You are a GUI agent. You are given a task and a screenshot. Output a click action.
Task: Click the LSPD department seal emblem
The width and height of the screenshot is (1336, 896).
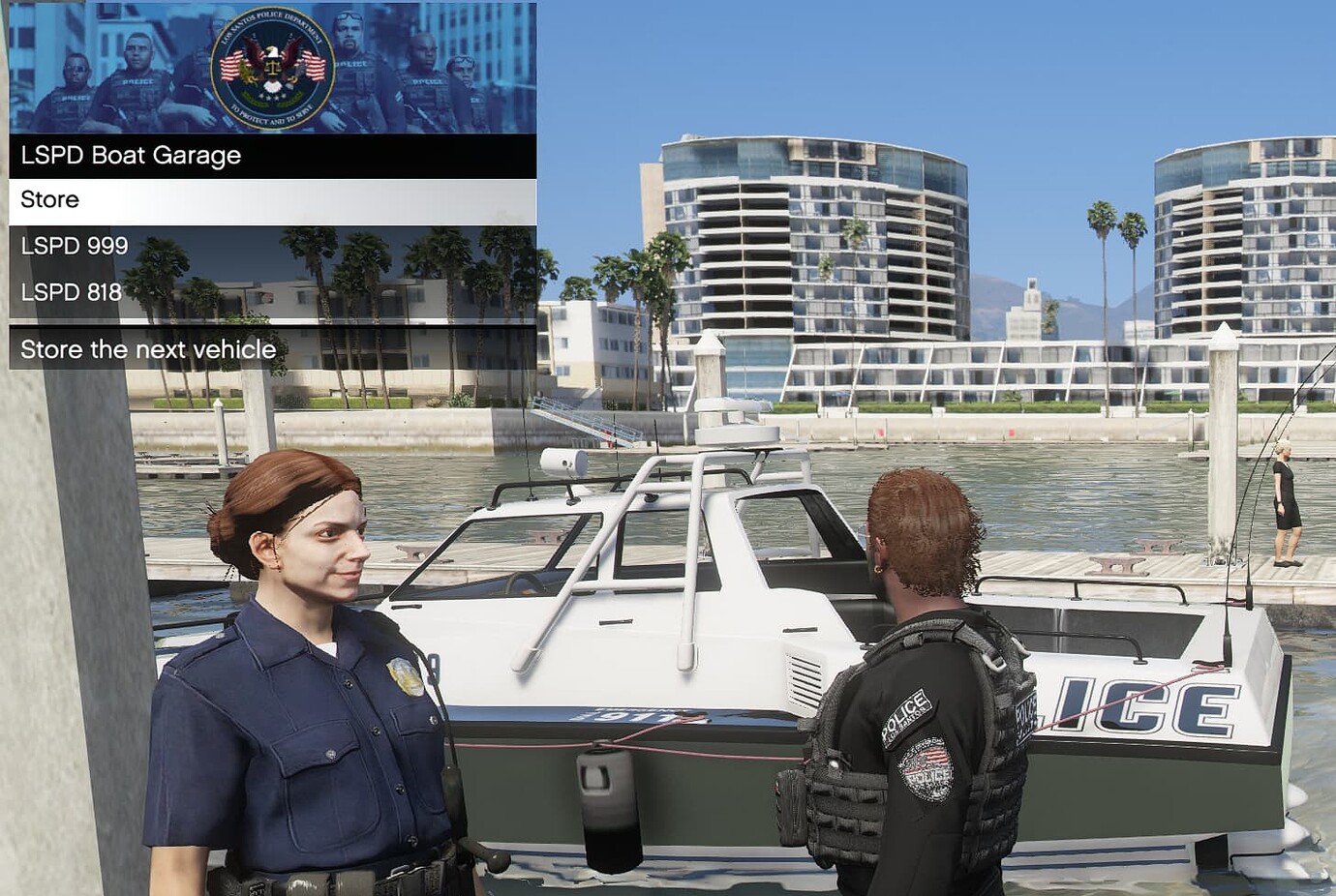[273, 68]
